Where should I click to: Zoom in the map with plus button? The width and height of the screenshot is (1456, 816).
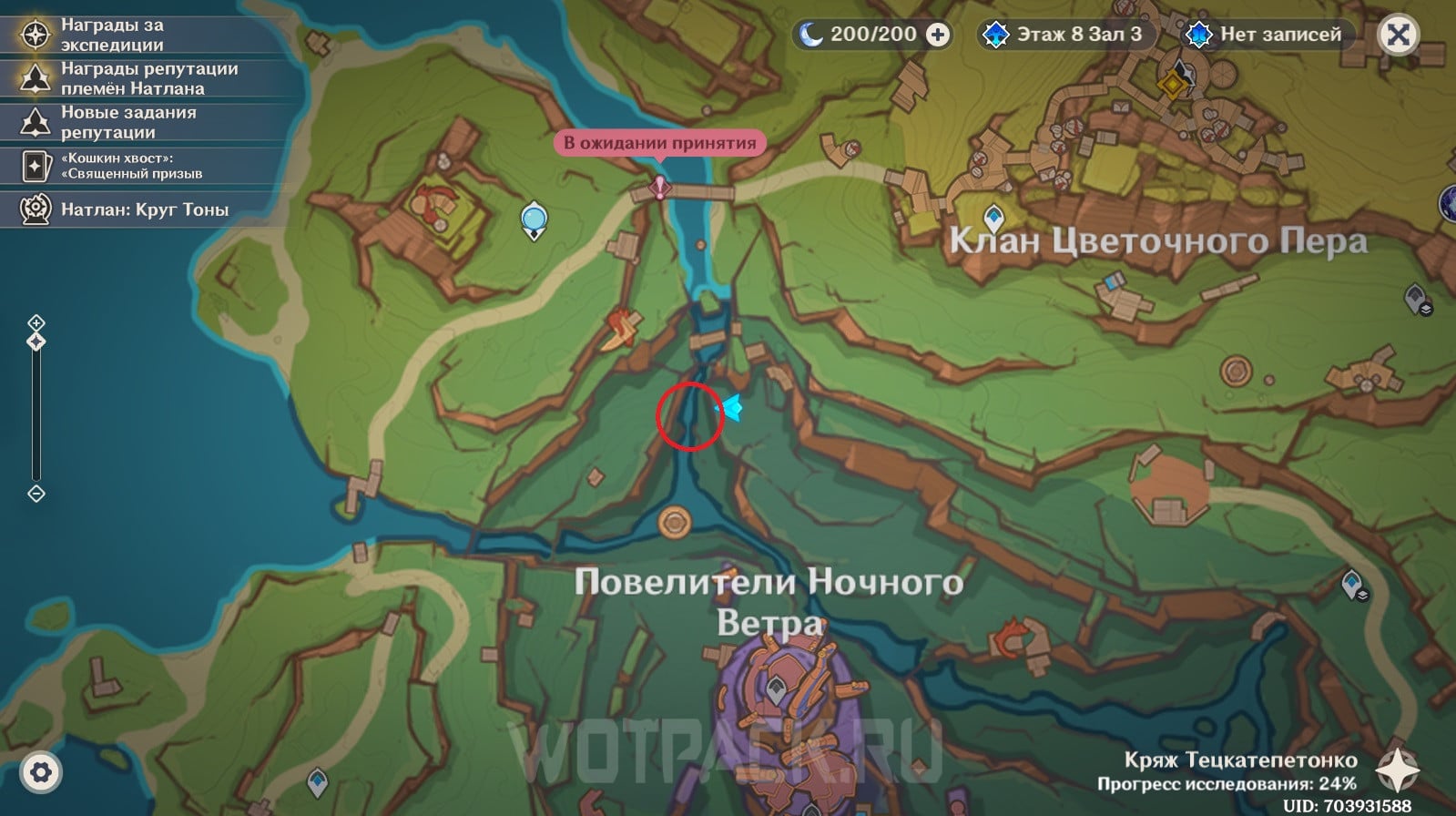click(36, 322)
